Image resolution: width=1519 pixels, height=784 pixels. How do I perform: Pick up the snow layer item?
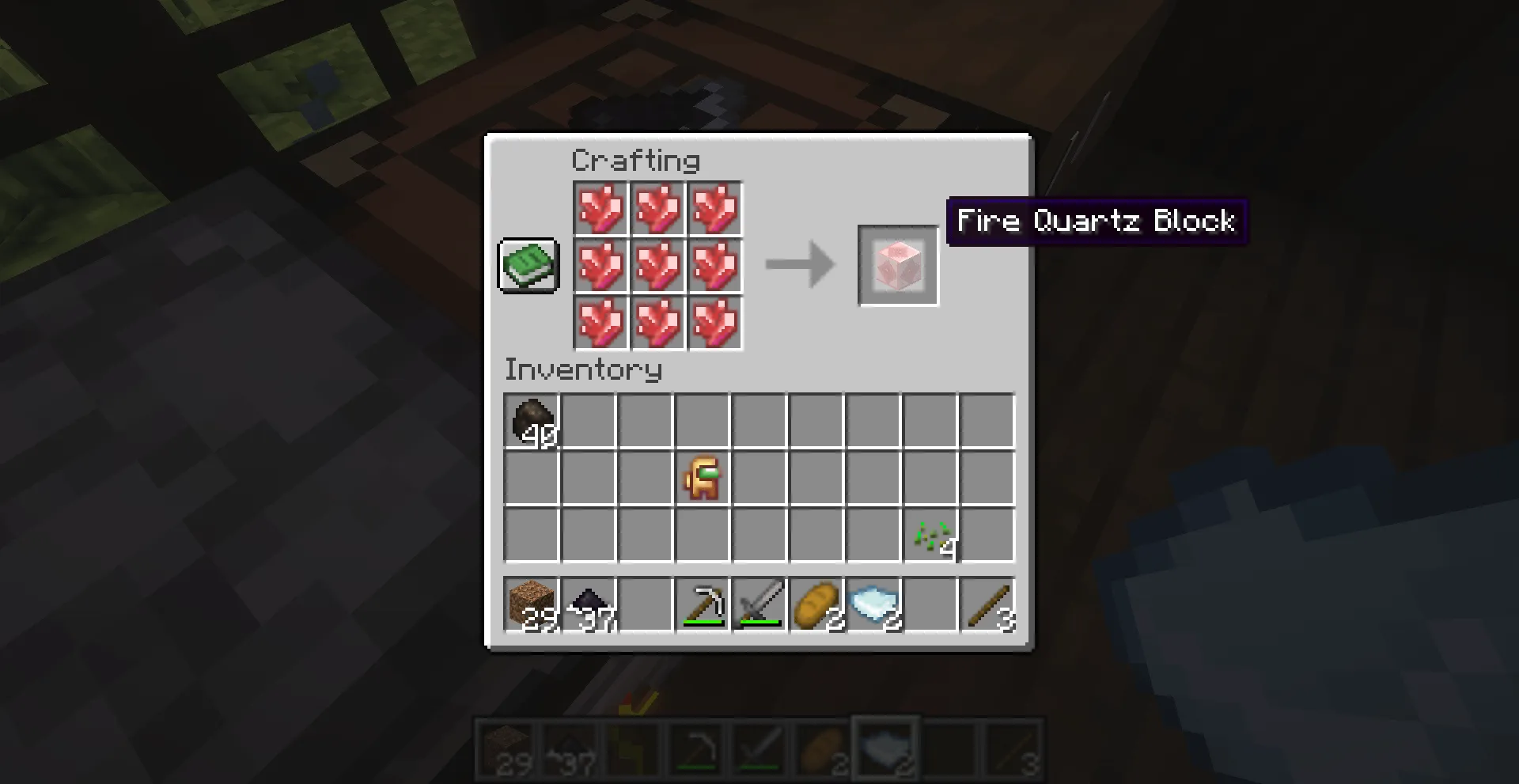[873, 604]
